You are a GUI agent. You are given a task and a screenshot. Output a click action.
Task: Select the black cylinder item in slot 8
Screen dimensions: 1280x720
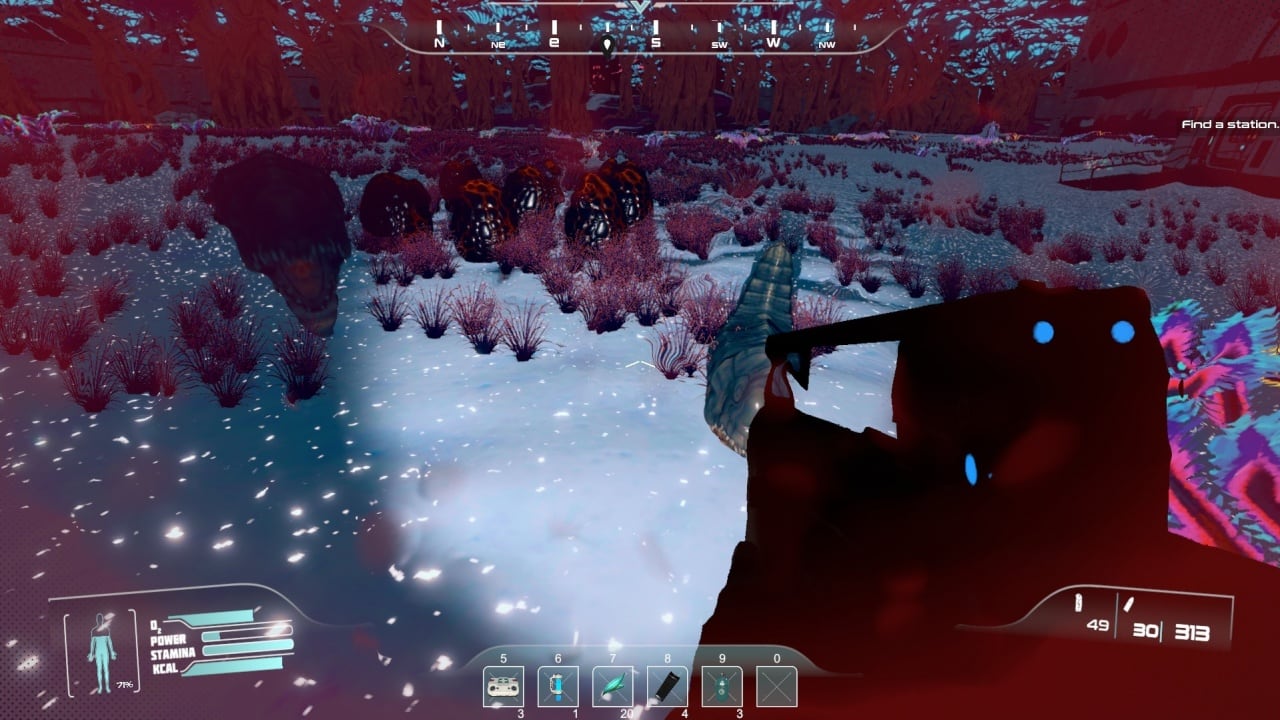coord(667,687)
